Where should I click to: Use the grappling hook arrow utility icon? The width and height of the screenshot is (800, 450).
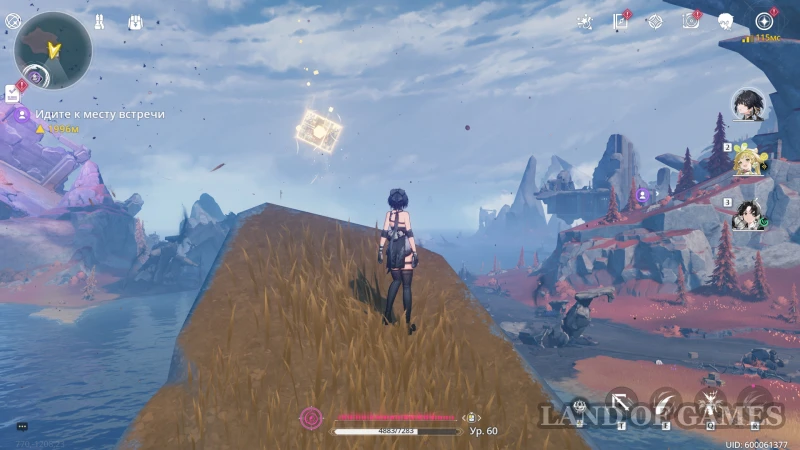(x=621, y=403)
